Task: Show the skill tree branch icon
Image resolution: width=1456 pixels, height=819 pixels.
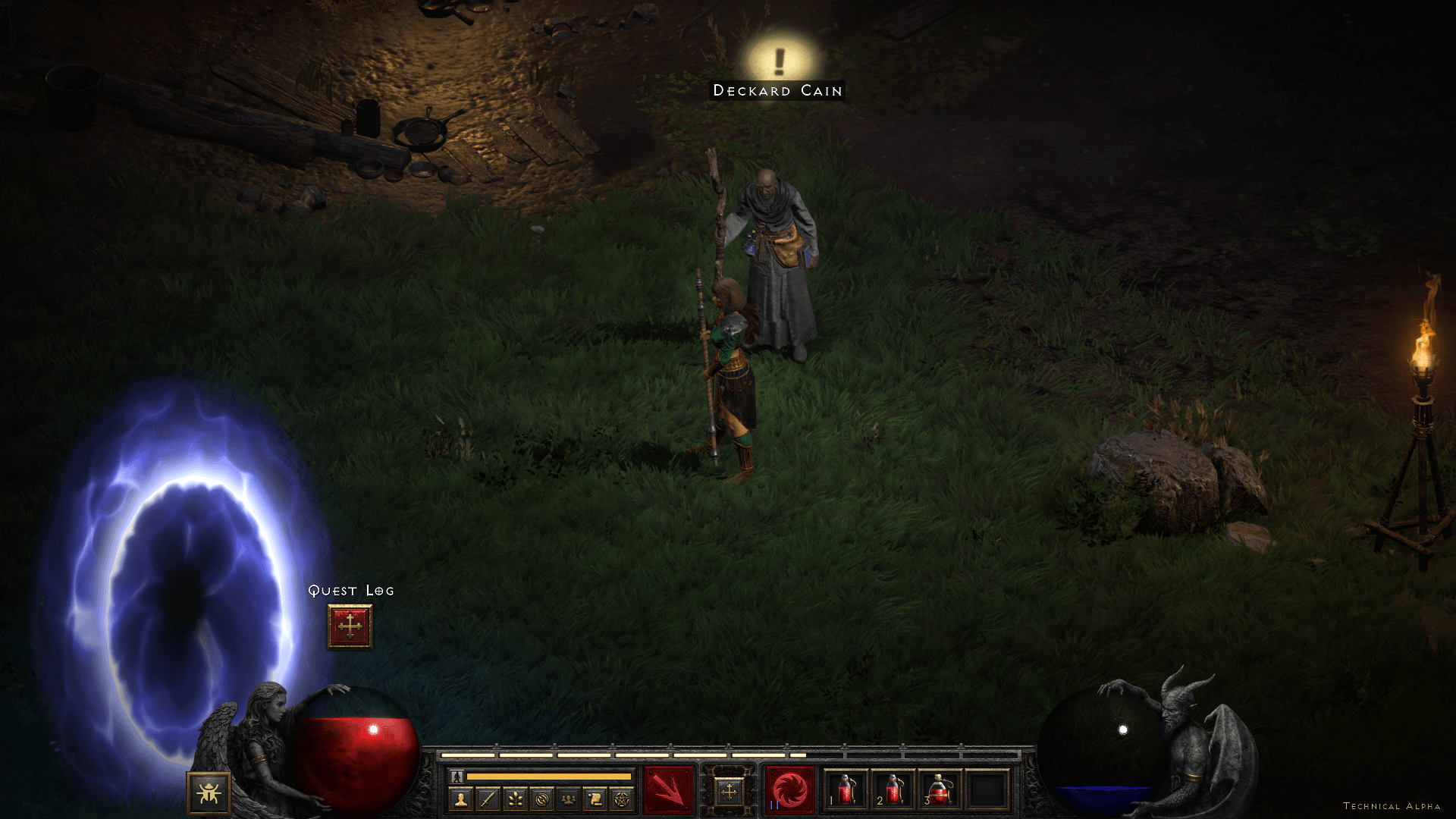Action: point(515,799)
